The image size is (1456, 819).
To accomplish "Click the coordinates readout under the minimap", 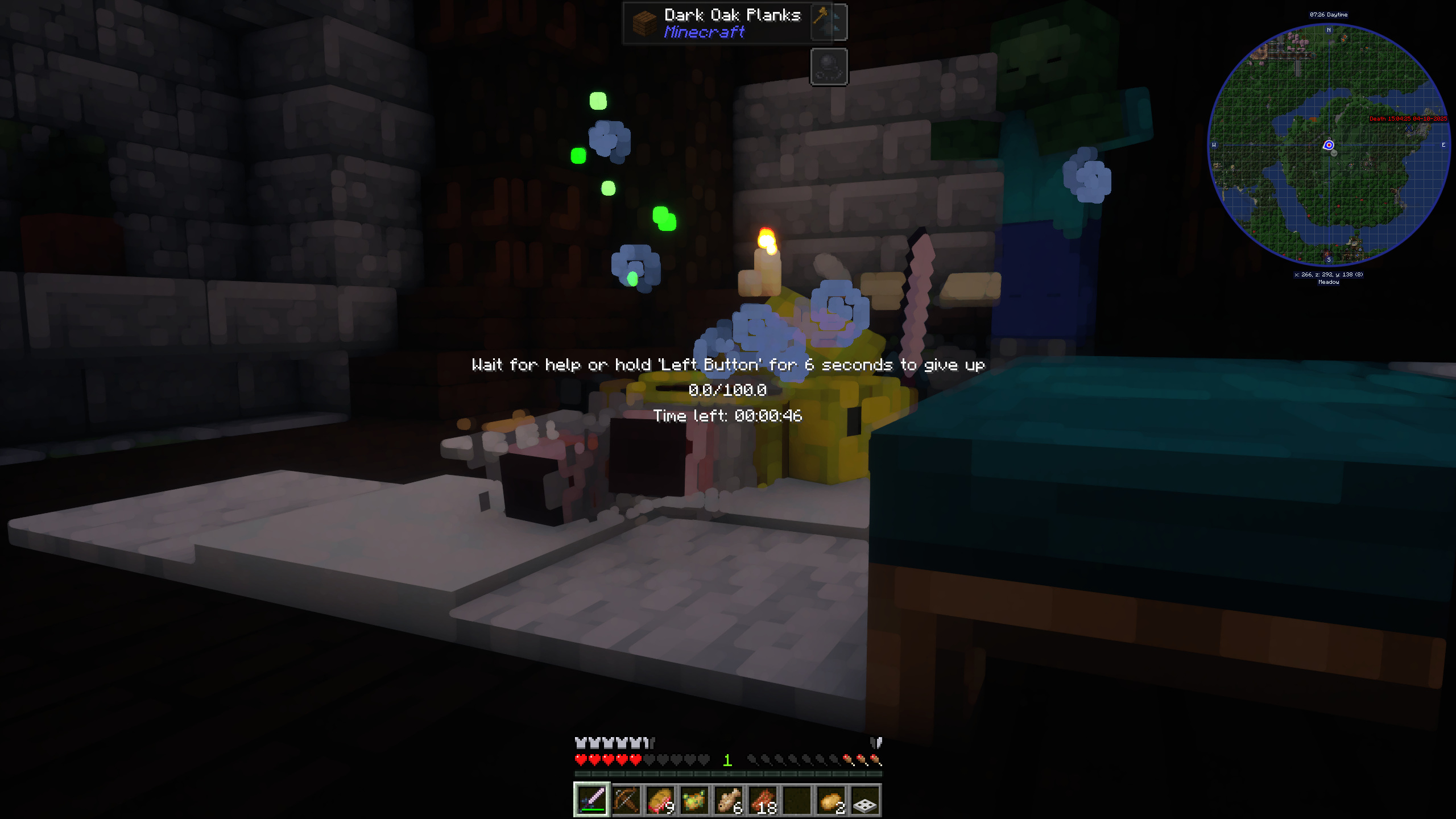I will coord(1329,274).
